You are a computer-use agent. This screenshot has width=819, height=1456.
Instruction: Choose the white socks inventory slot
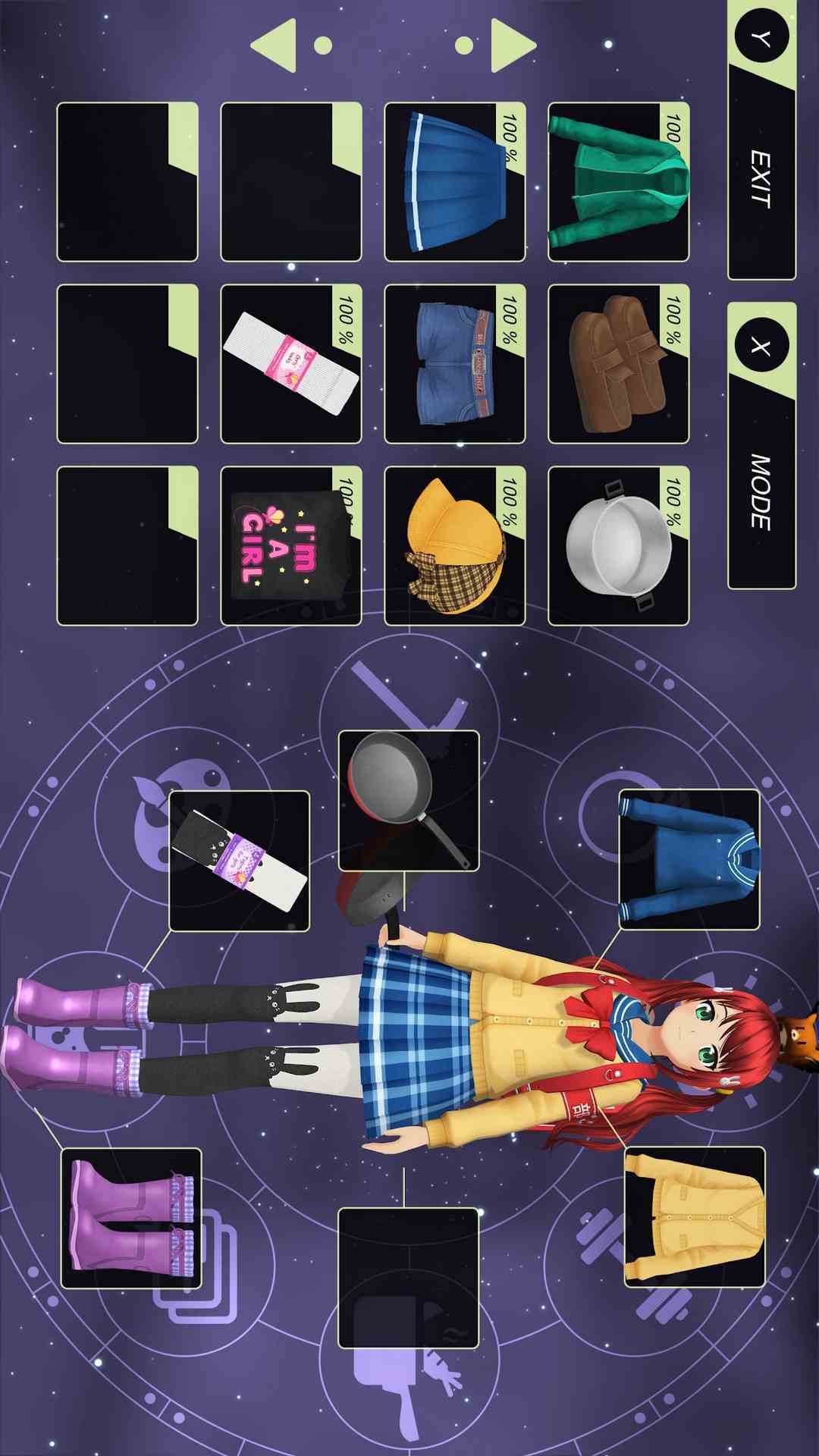290,364
